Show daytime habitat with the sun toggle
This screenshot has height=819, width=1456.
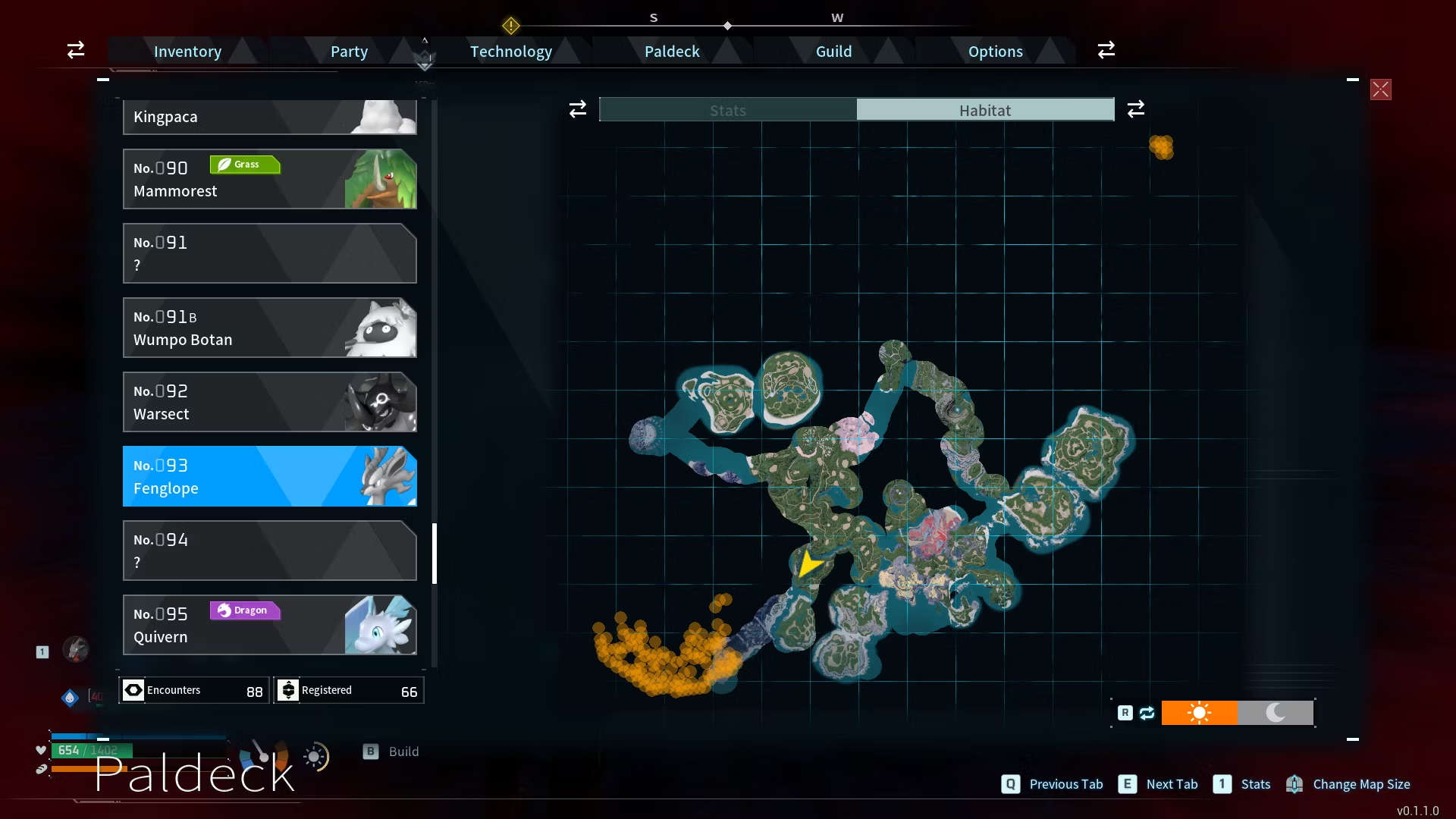[1199, 713]
